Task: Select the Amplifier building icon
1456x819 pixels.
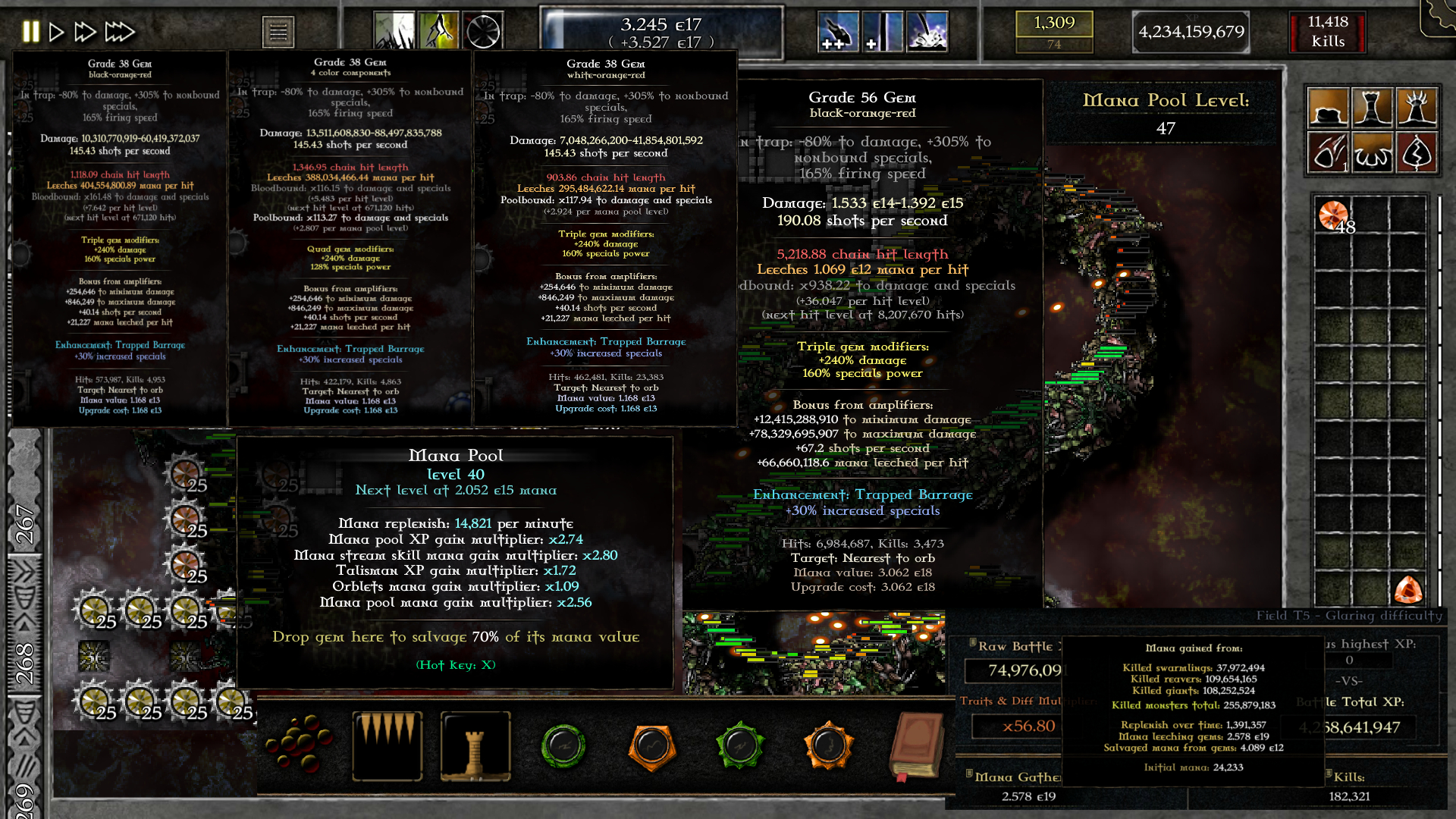Action: tap(1418, 106)
